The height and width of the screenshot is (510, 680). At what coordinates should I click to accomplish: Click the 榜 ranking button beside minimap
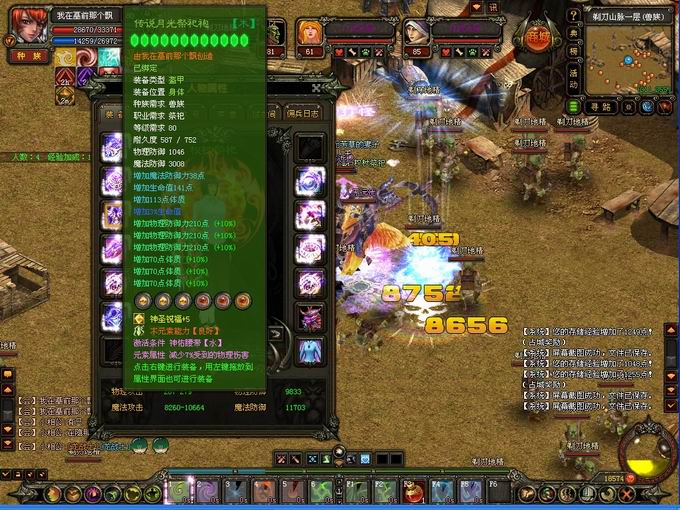(x=573, y=52)
